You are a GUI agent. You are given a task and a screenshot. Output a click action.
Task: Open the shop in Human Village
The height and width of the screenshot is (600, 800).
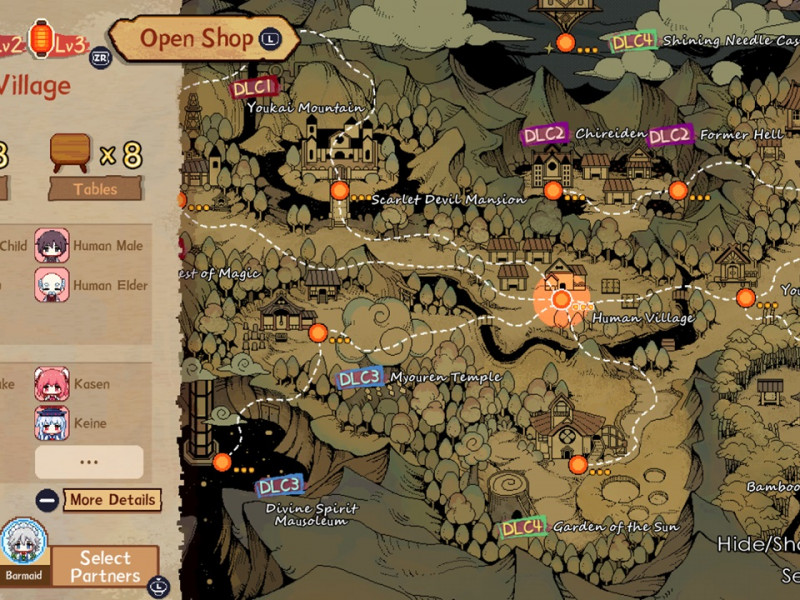[197, 39]
